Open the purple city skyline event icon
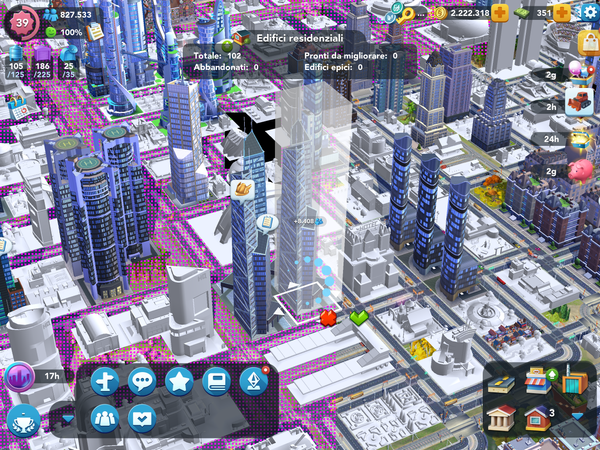Viewport: 600px width, 450px height. click(x=19, y=377)
